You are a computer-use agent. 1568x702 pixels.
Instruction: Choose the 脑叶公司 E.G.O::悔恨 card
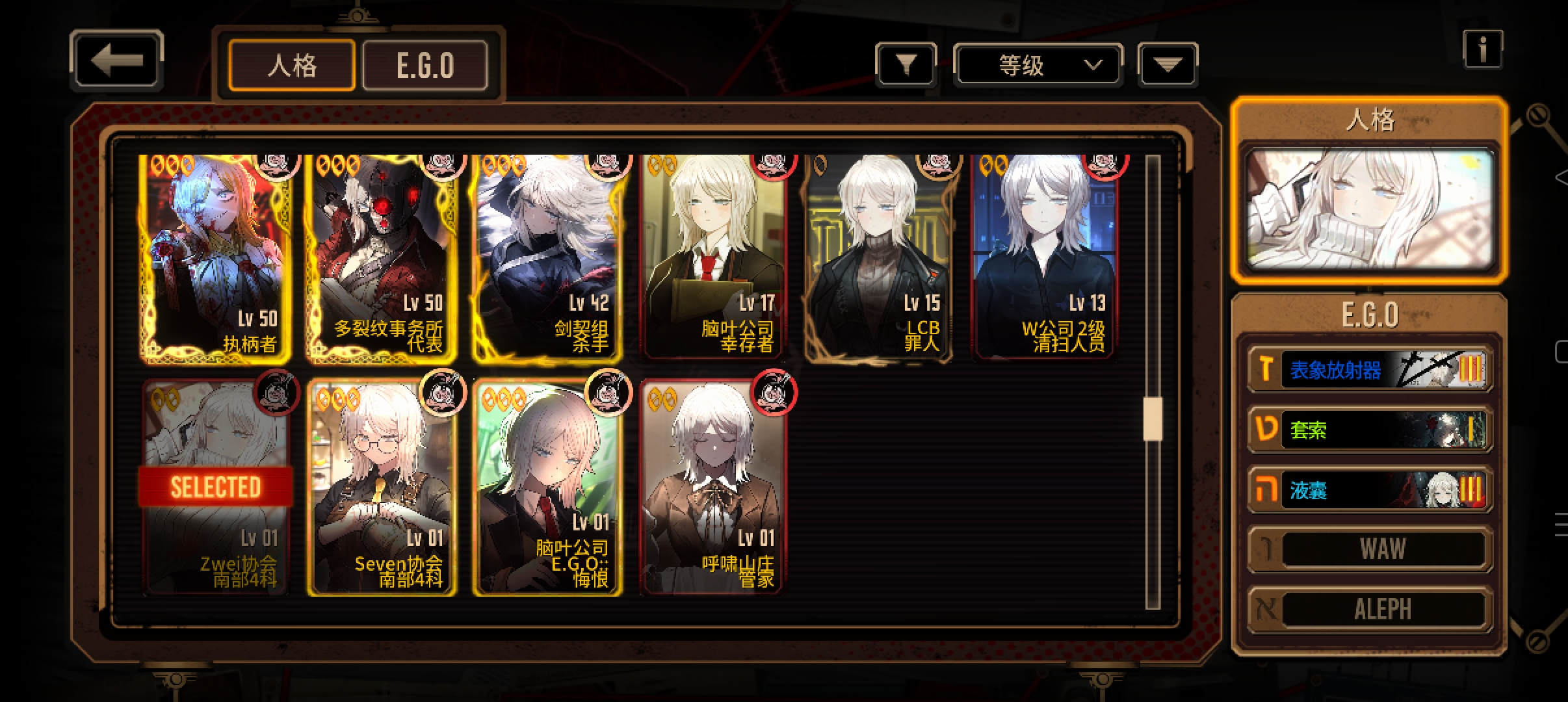[547, 487]
